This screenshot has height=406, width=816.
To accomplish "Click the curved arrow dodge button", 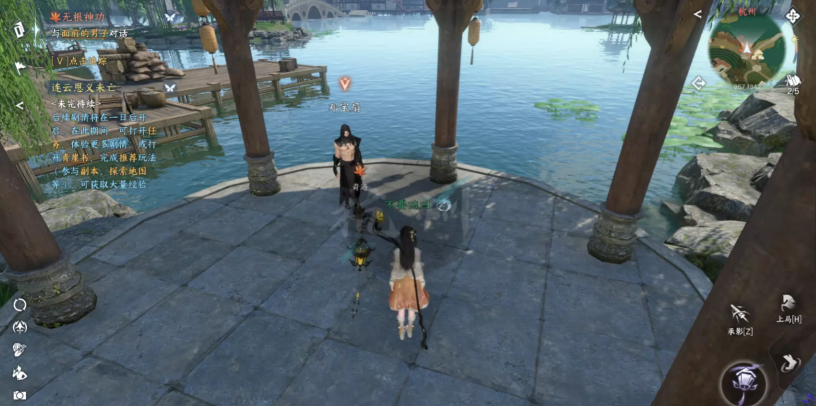I will tap(791, 360).
